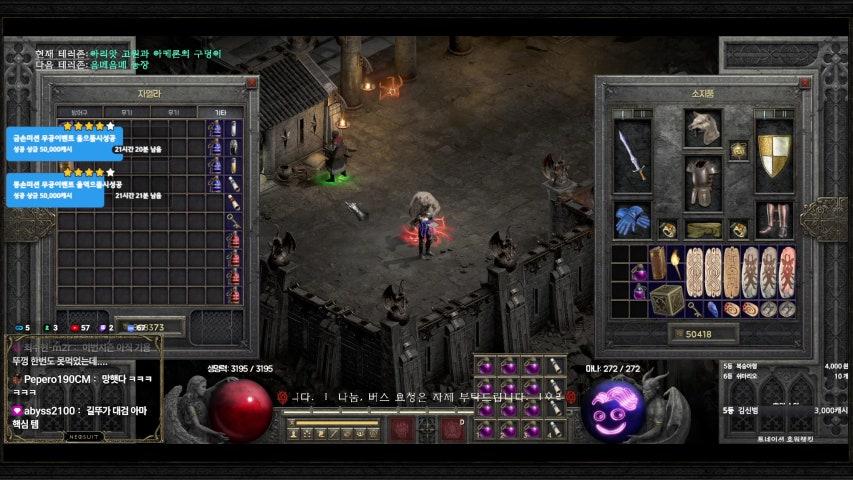Viewport: 853px width, 480px height.
Task: Choose the blue gloves slot
Action: [631, 220]
